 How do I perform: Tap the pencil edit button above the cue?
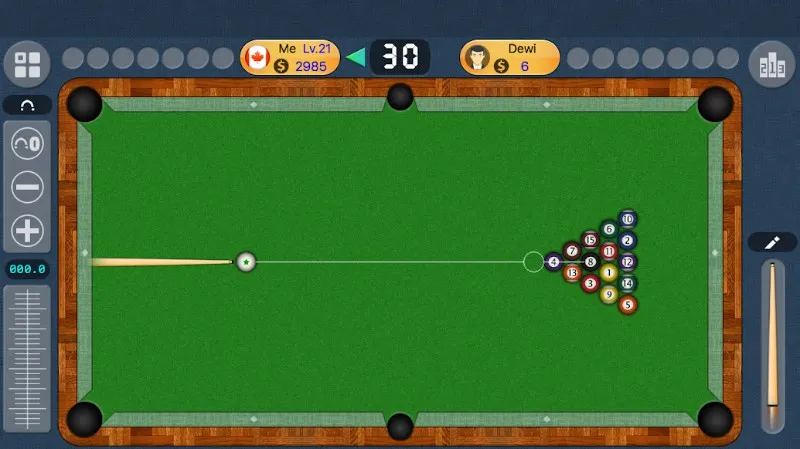[x=772, y=242]
